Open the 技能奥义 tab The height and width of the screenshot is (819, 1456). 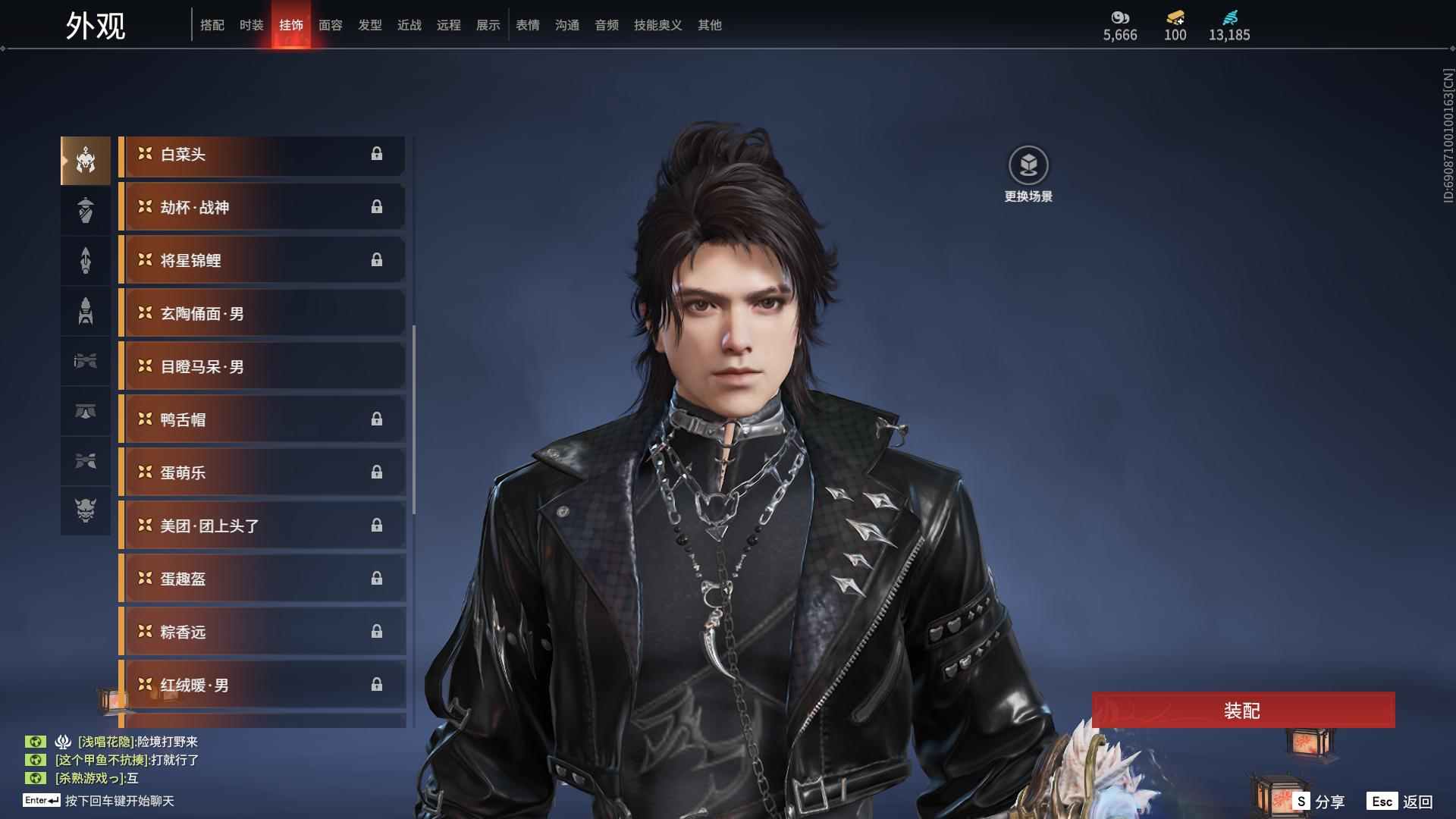pyautogui.click(x=657, y=25)
